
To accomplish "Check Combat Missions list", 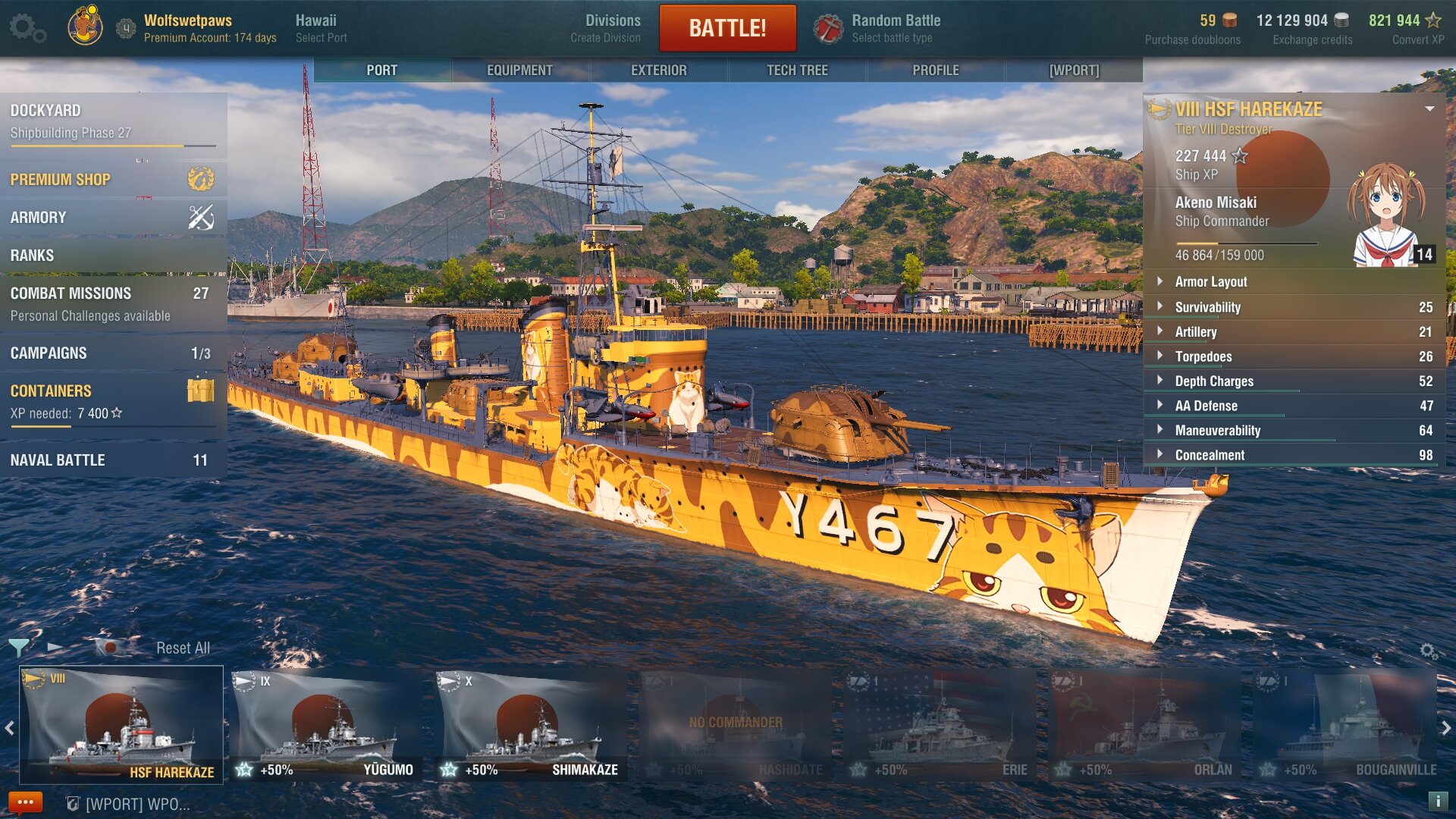I will tap(113, 303).
